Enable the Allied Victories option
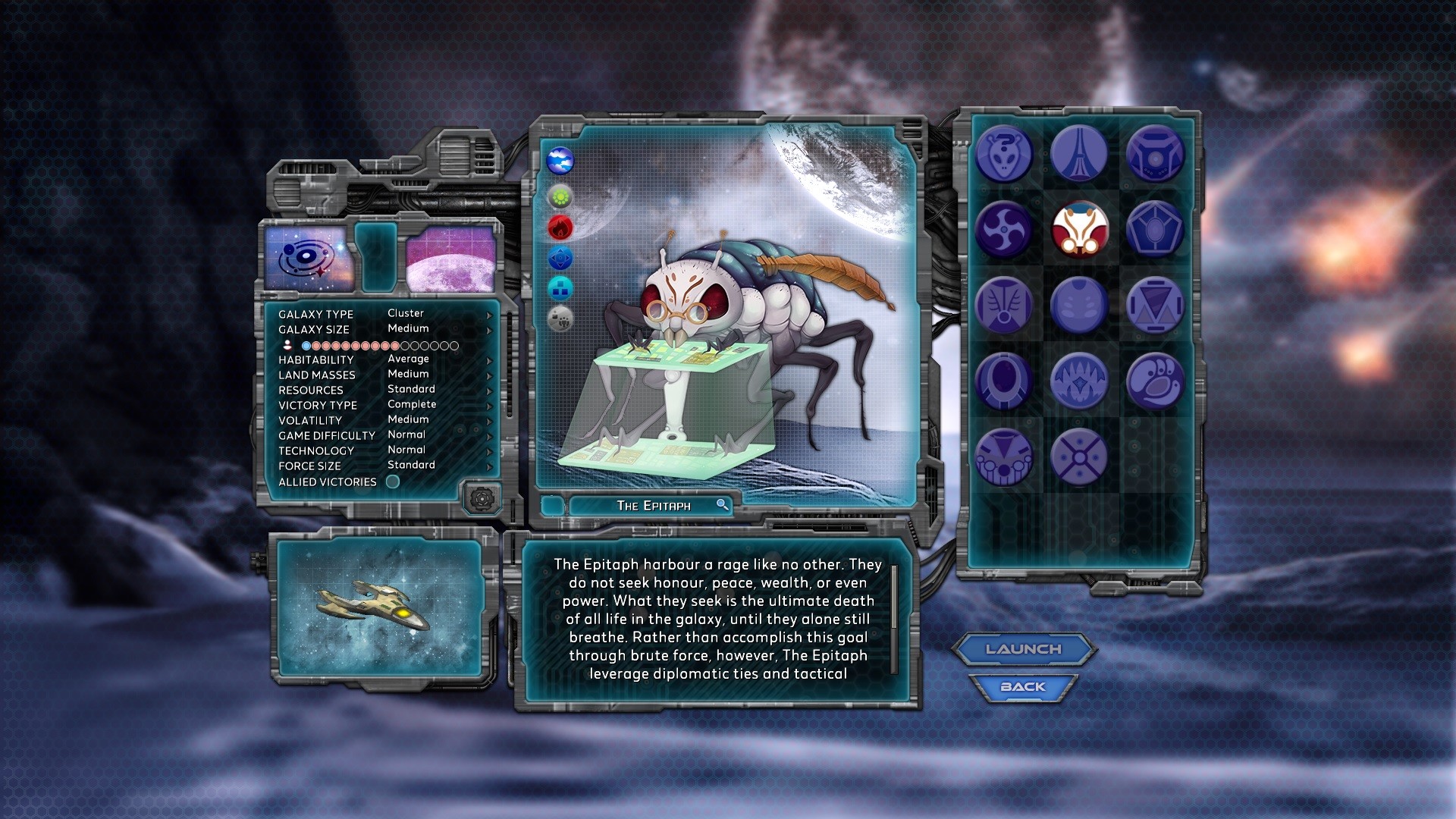1456x819 pixels. click(391, 482)
